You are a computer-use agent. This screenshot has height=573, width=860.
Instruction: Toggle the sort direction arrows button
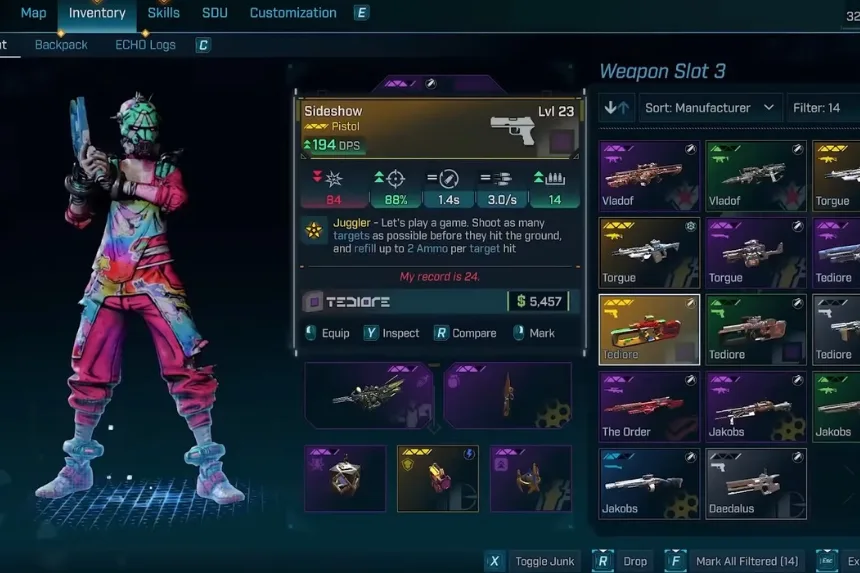pos(617,108)
